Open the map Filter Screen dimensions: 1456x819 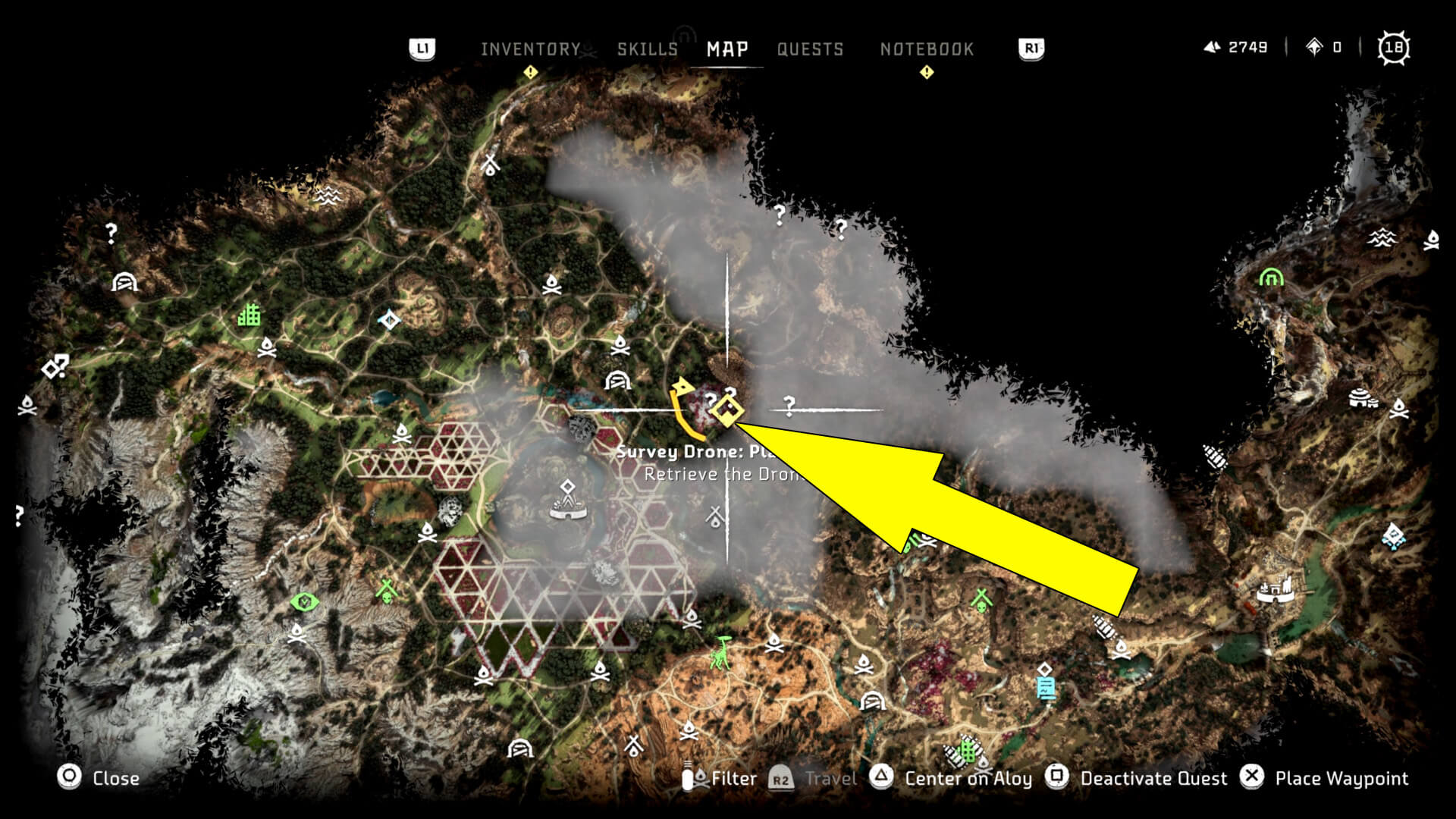point(730,779)
